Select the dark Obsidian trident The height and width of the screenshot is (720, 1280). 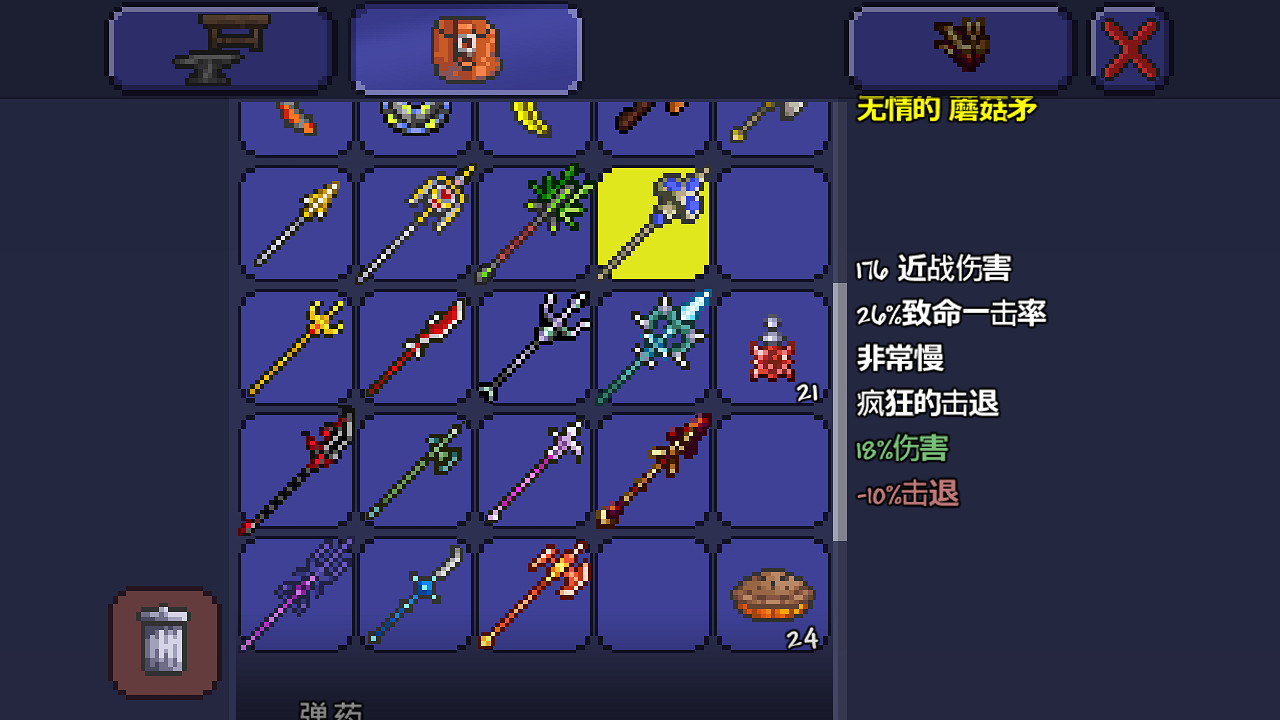(533, 345)
